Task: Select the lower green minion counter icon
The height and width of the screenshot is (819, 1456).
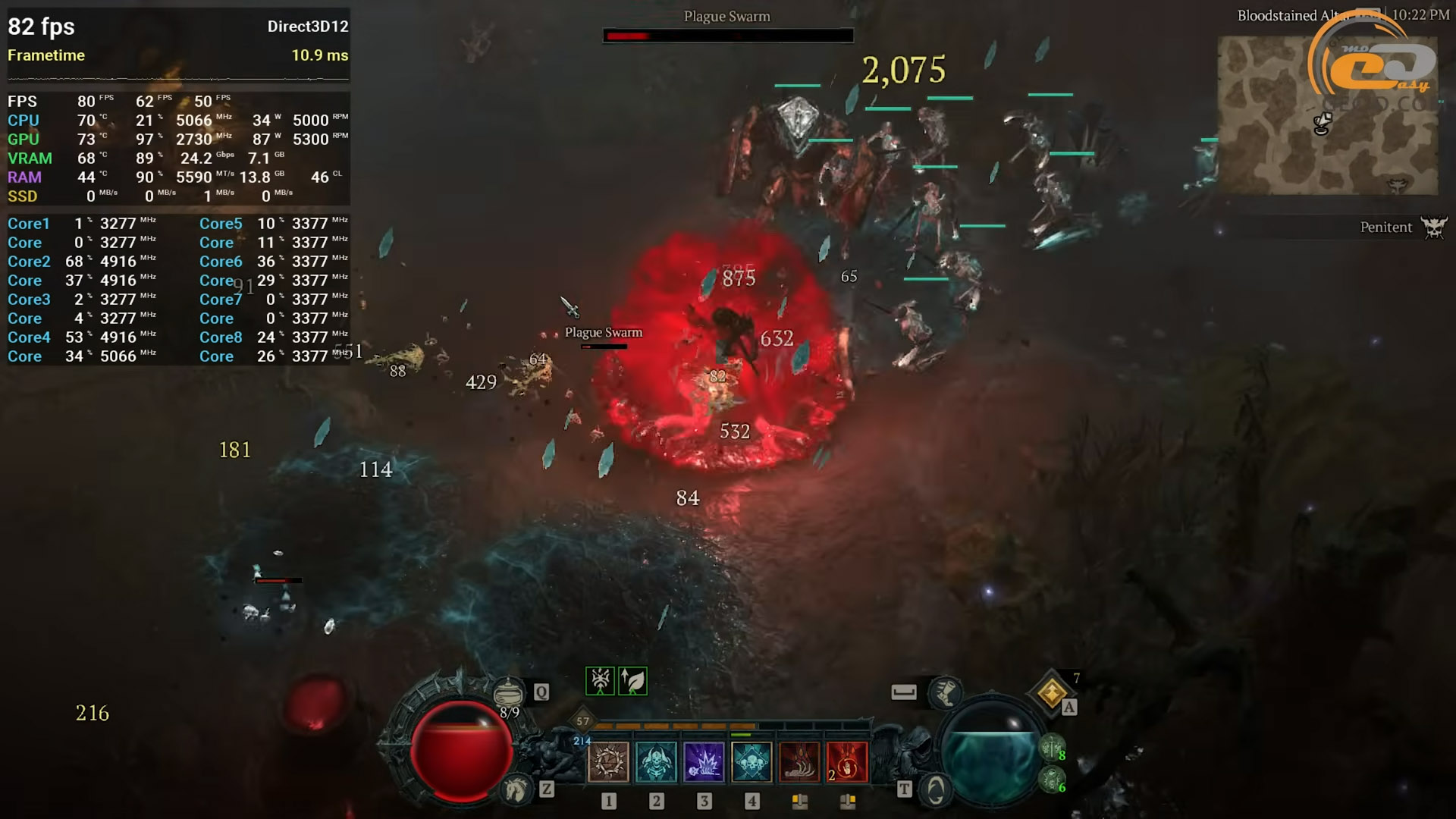Action: click(x=1051, y=780)
